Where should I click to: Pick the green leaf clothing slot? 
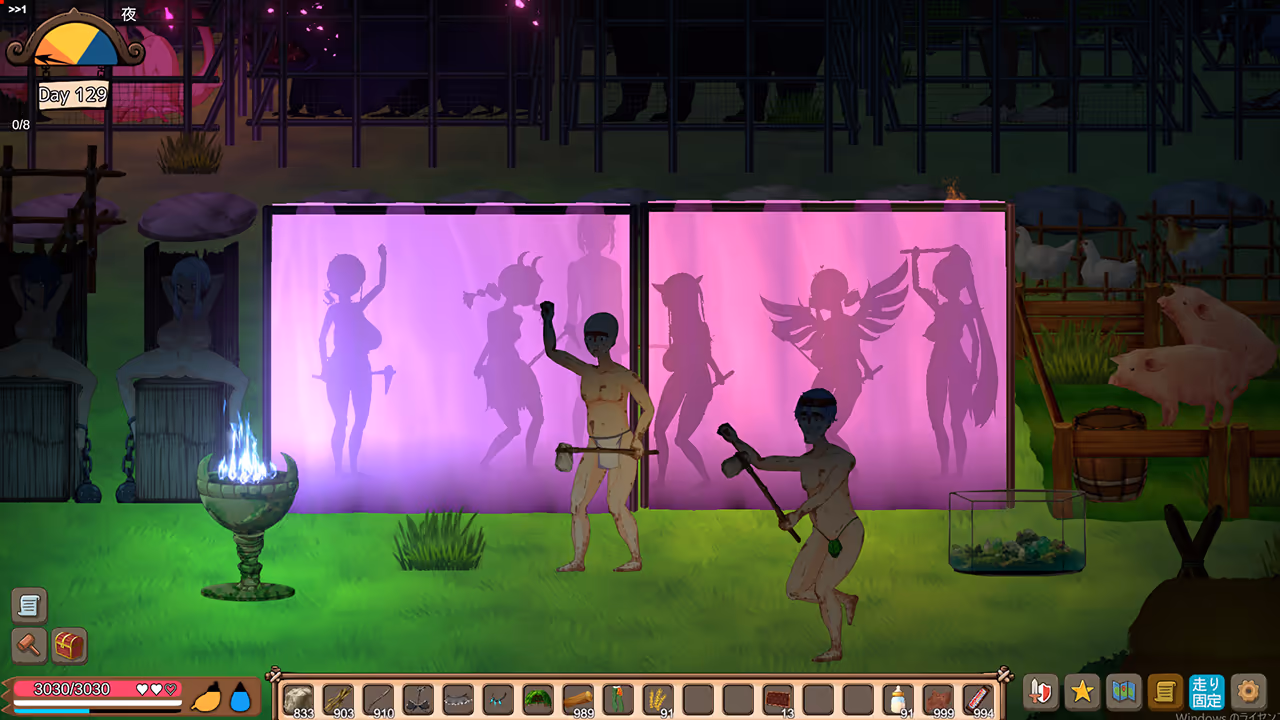[x=538, y=697]
